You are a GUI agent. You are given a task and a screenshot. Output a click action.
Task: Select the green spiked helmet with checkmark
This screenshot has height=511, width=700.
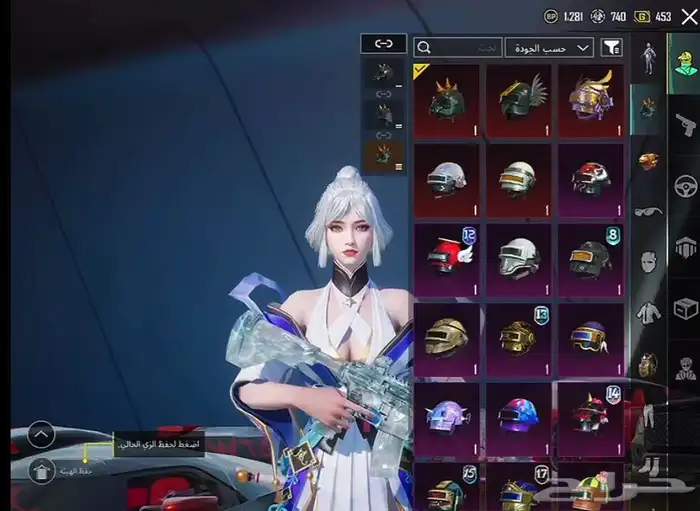point(446,102)
